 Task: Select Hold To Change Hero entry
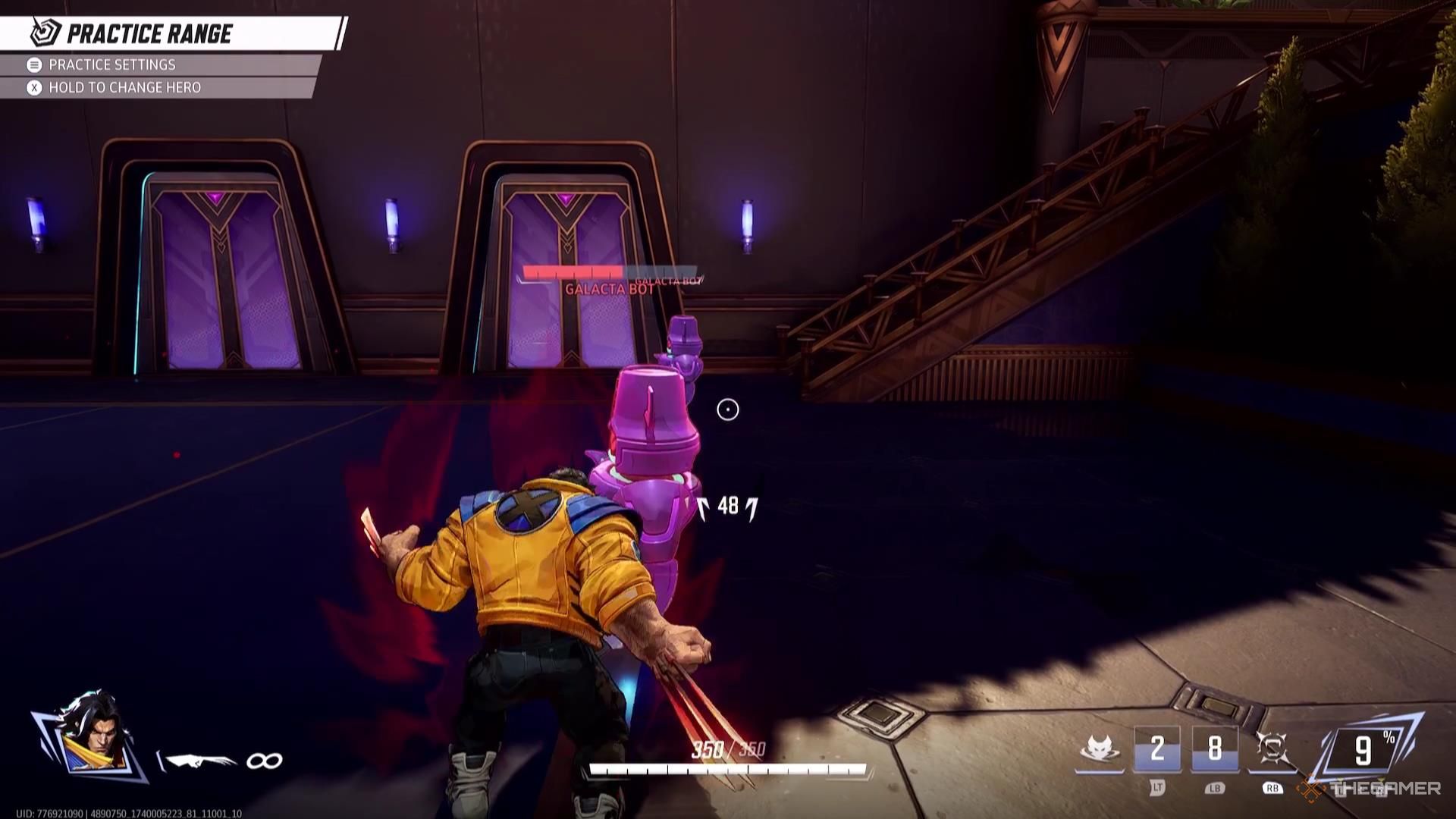125,87
